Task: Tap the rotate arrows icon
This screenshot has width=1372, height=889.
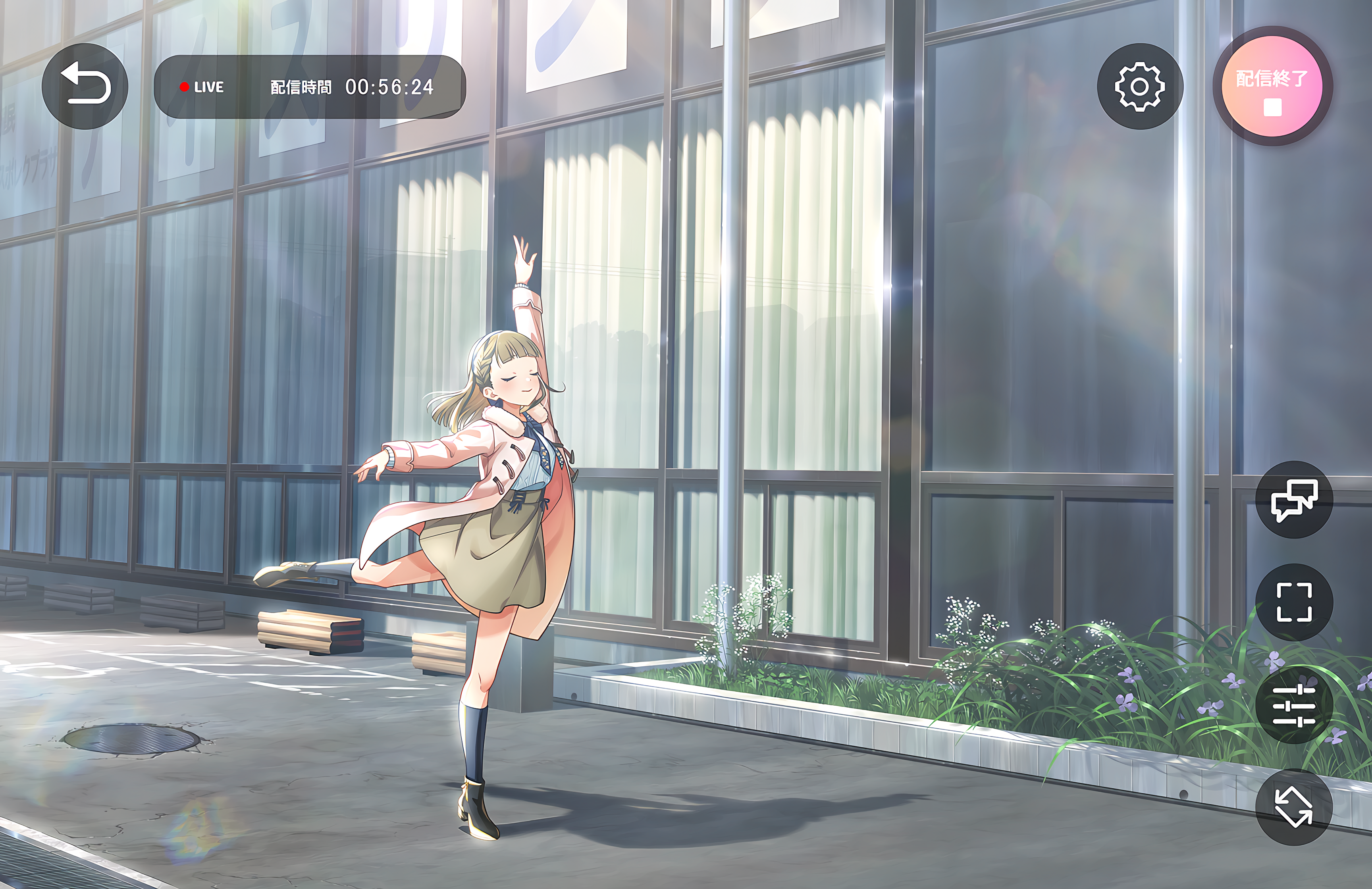Action: click(1294, 806)
